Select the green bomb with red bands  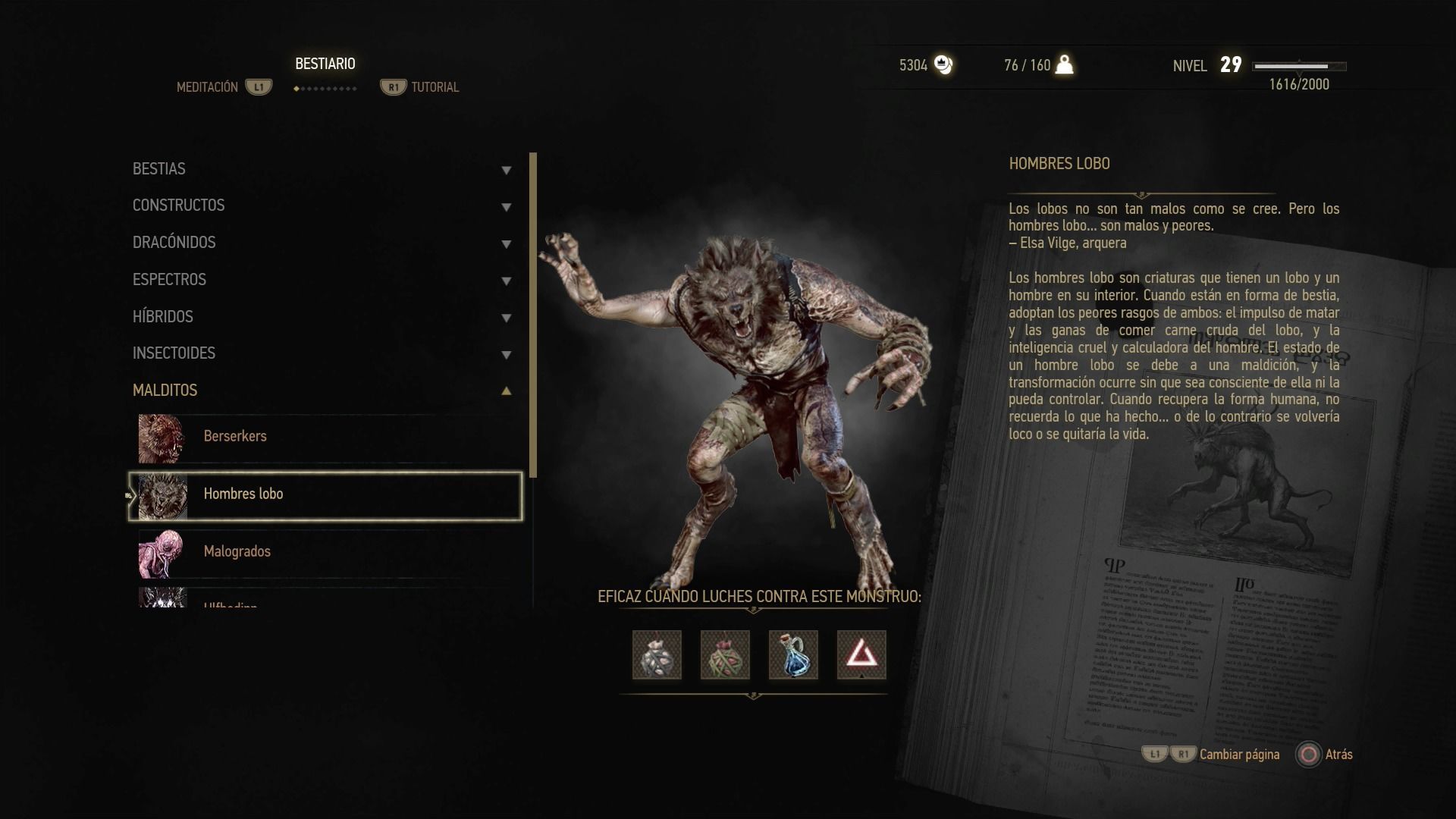pos(725,654)
